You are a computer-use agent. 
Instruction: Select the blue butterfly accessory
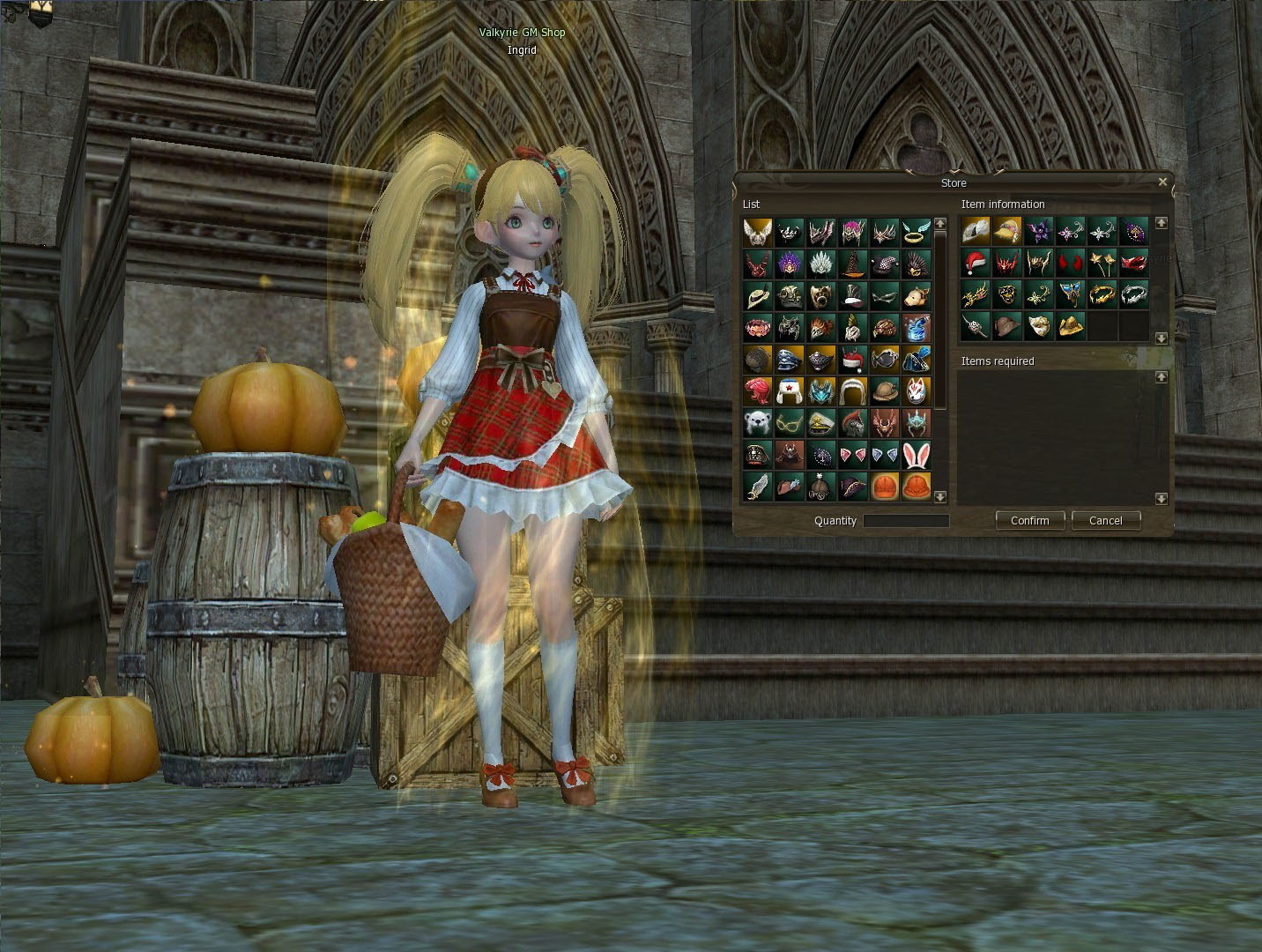1070,294
